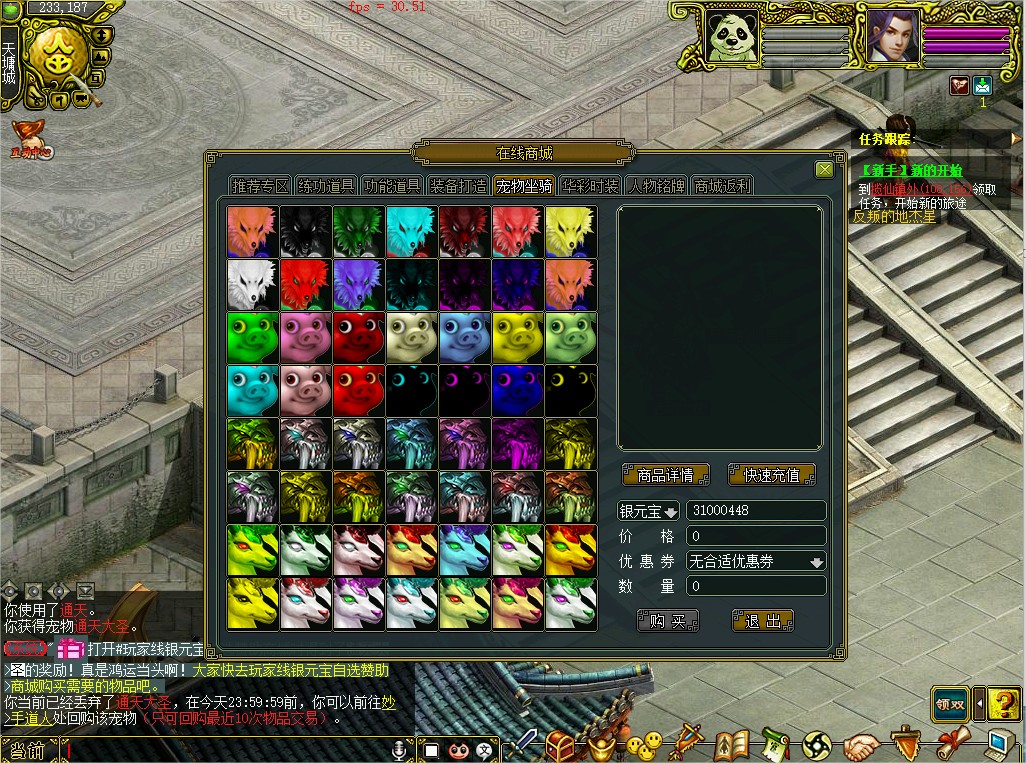
Task: Expand the 无合适优惠券 coupon dropdown
Action: (x=756, y=561)
